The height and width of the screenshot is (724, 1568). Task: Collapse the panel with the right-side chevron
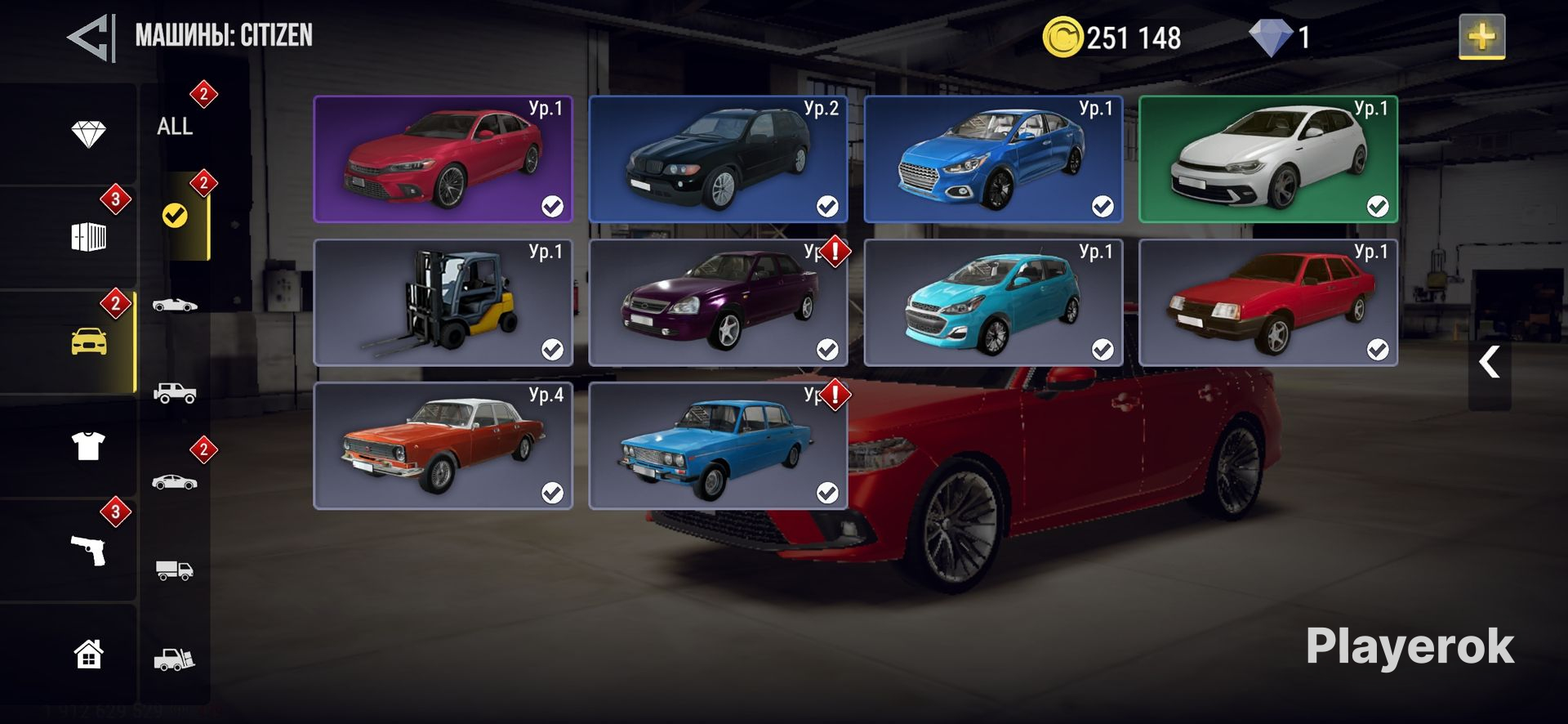(x=1489, y=362)
